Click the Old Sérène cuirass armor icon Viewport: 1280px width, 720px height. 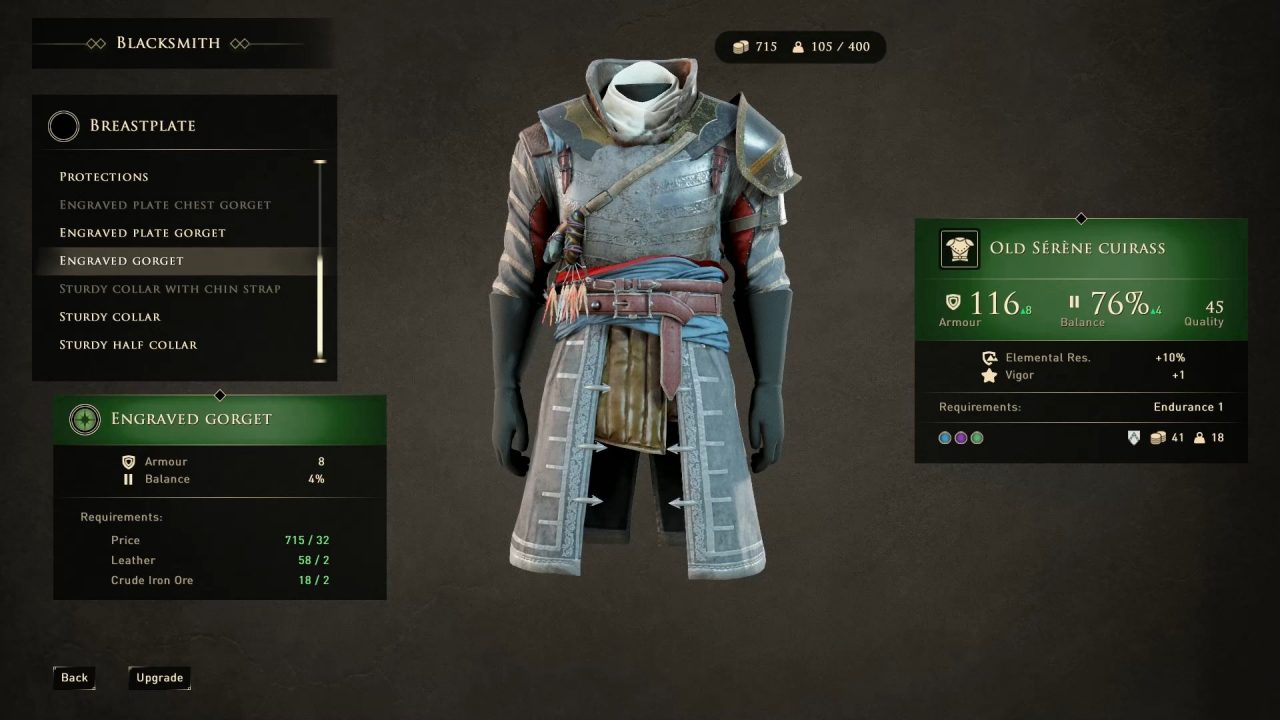(x=960, y=249)
